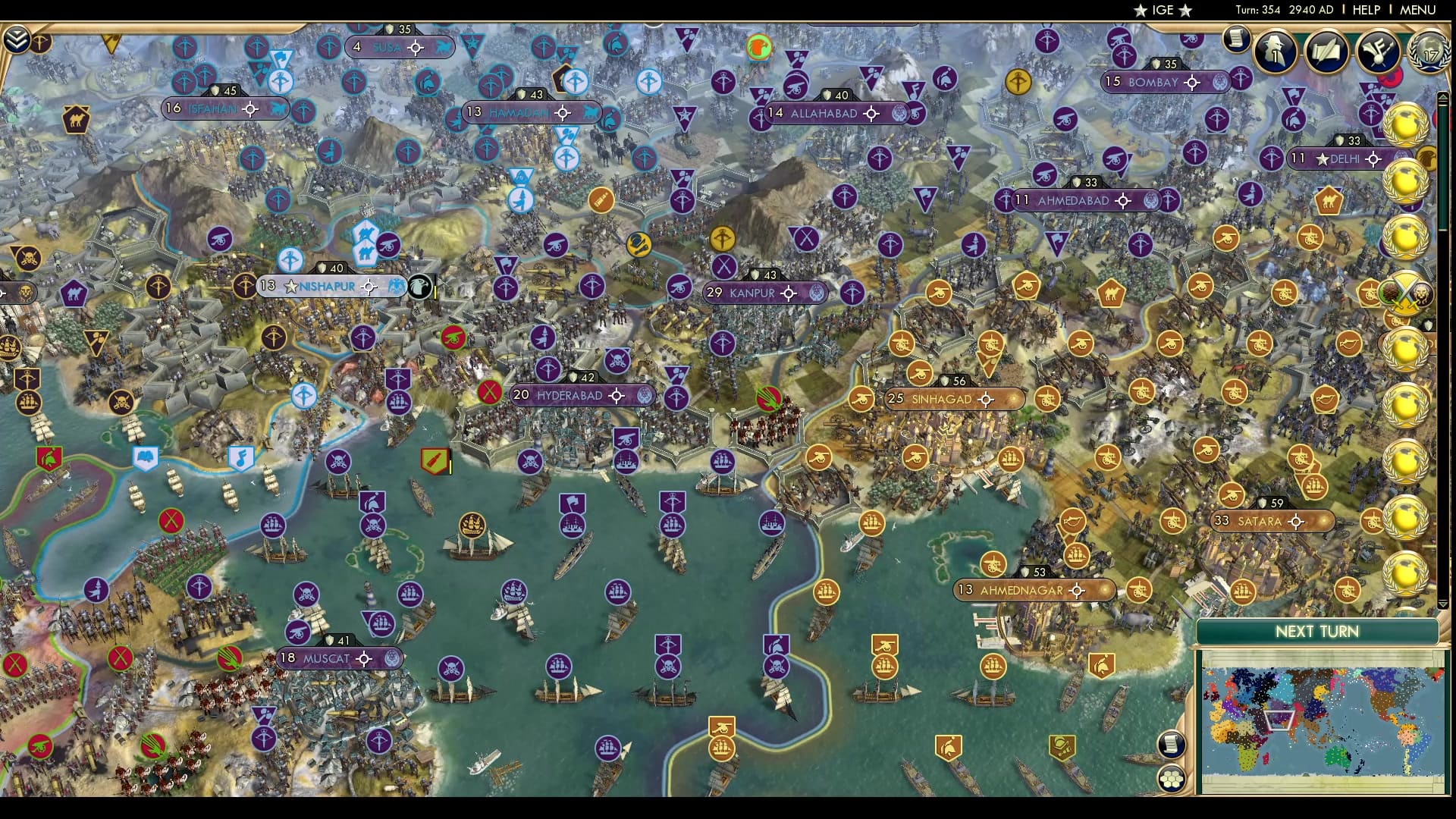
Task: Open the Espionage spy icon showing 1
Action: [x=1275, y=52]
